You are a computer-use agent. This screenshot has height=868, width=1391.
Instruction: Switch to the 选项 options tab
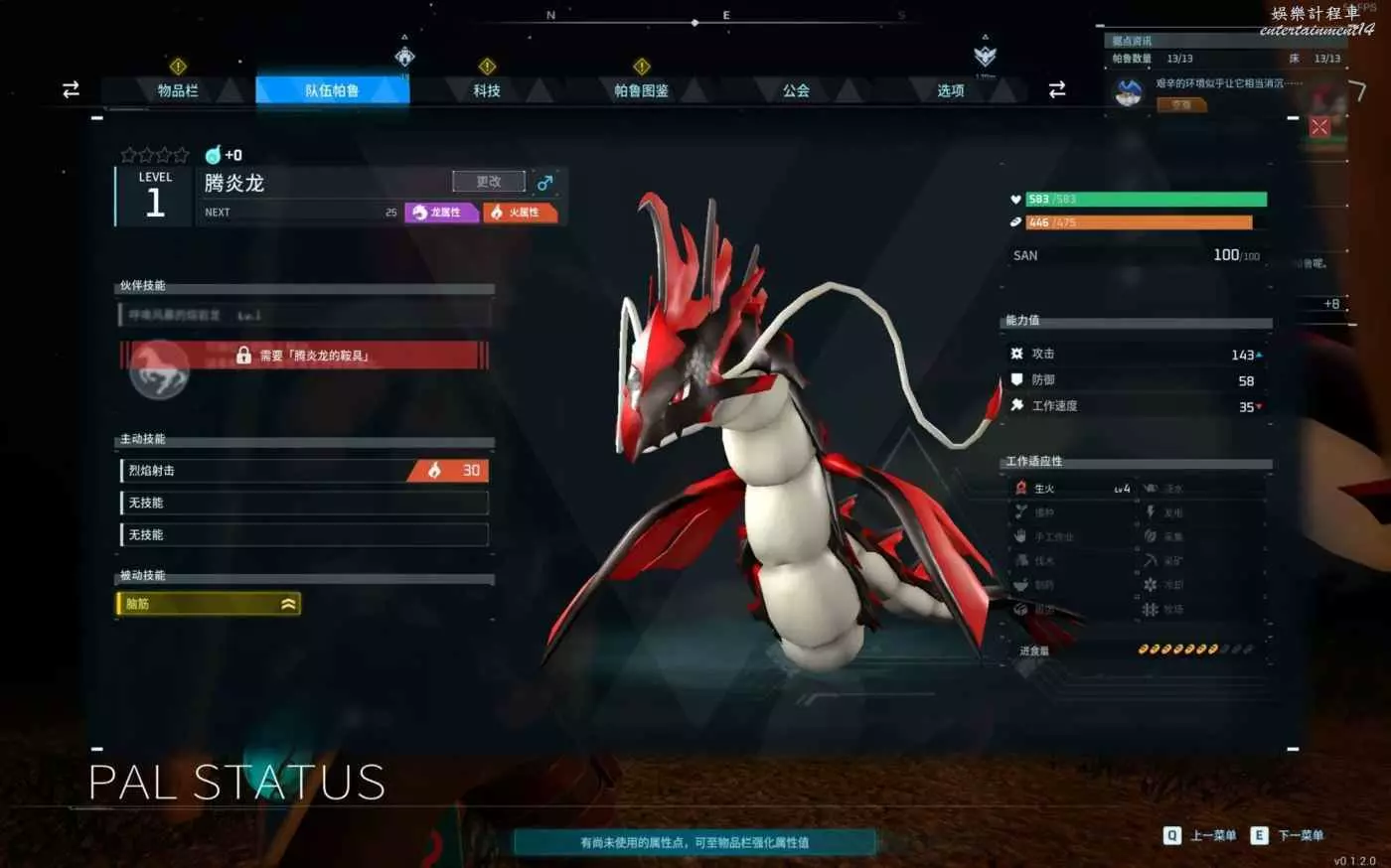pyautogui.click(x=950, y=90)
